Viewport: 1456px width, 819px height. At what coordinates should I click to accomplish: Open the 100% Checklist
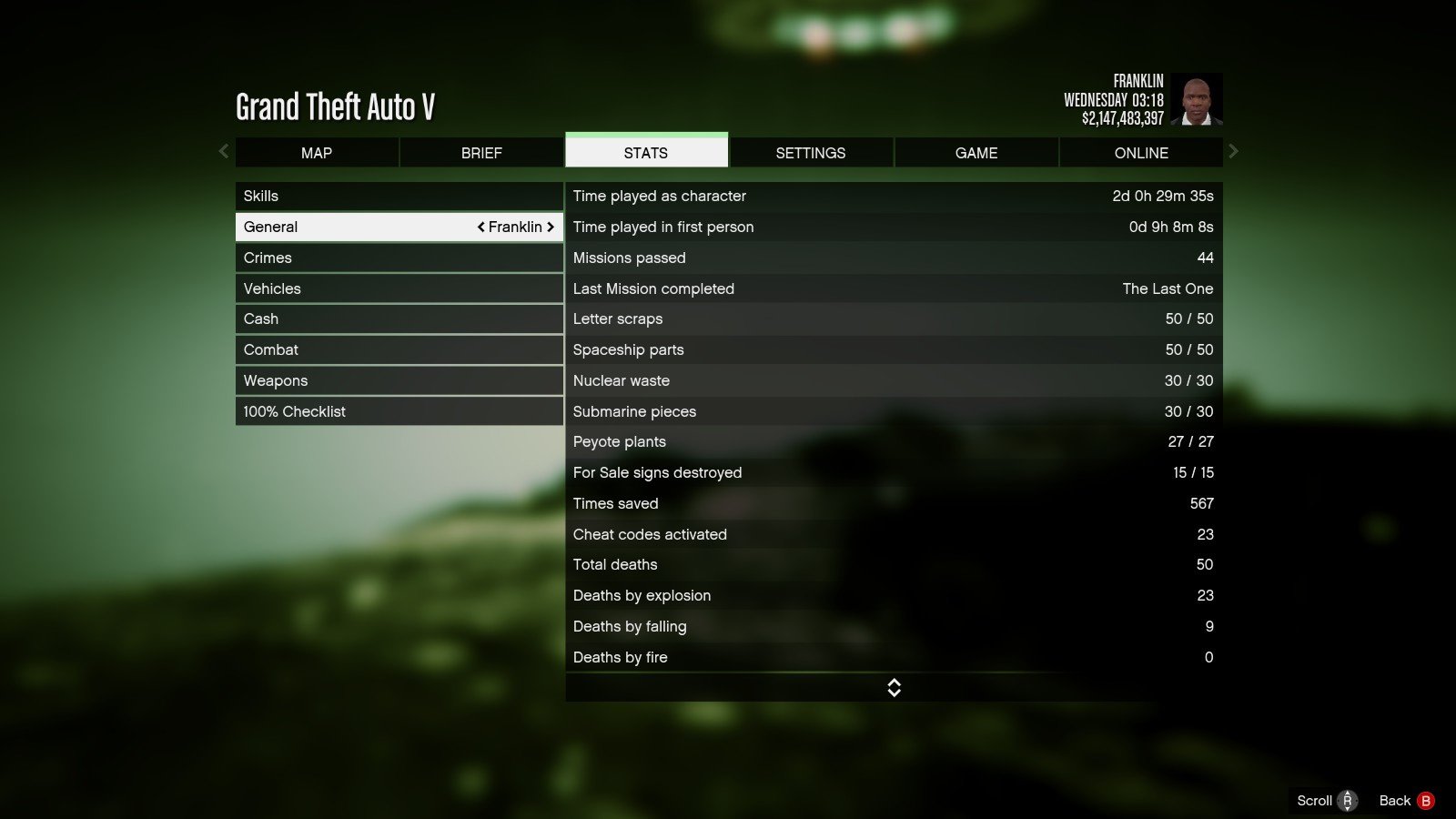[400, 410]
